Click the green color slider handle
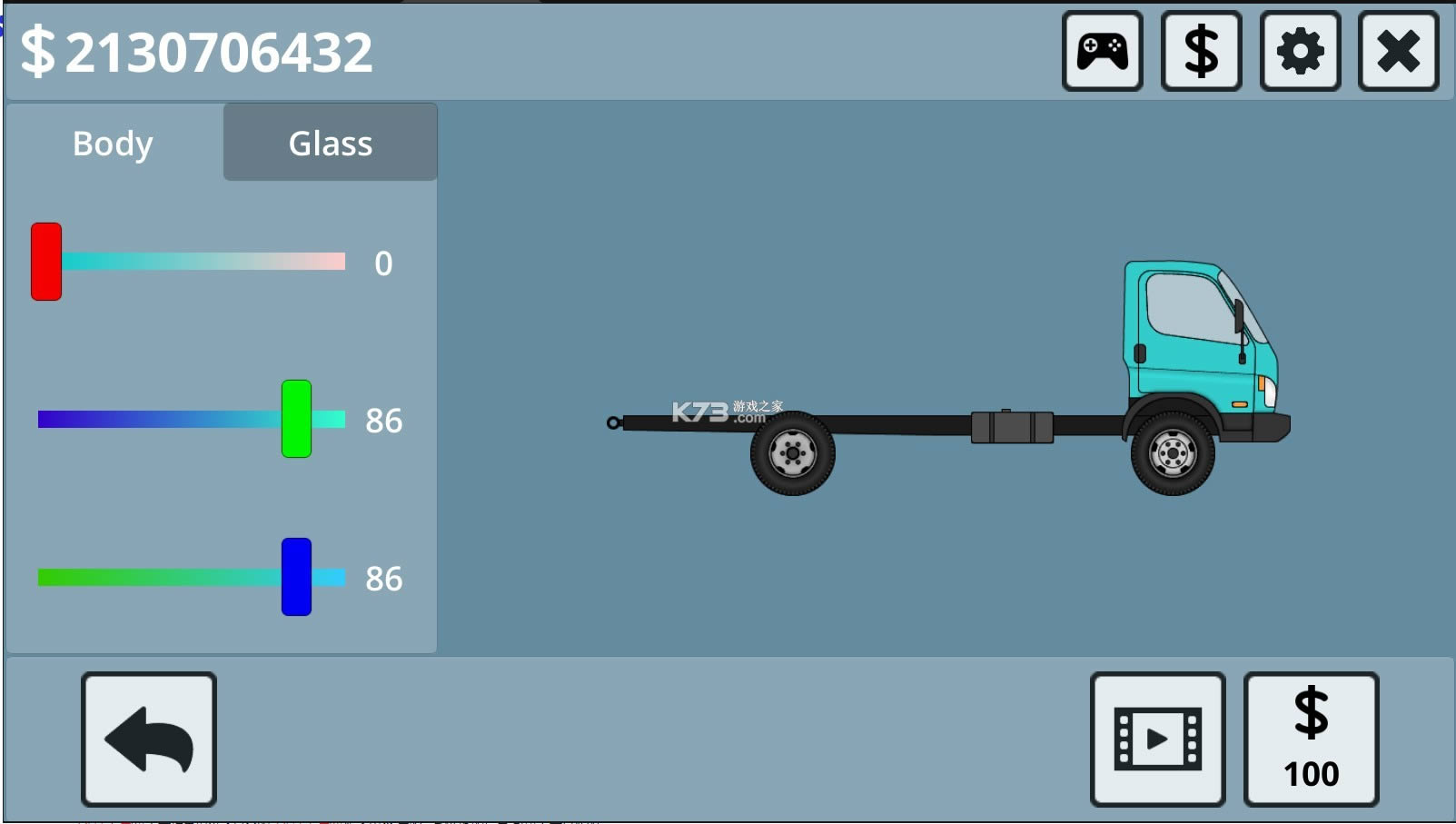Screen dimensions: 1456x824 [x=296, y=419]
